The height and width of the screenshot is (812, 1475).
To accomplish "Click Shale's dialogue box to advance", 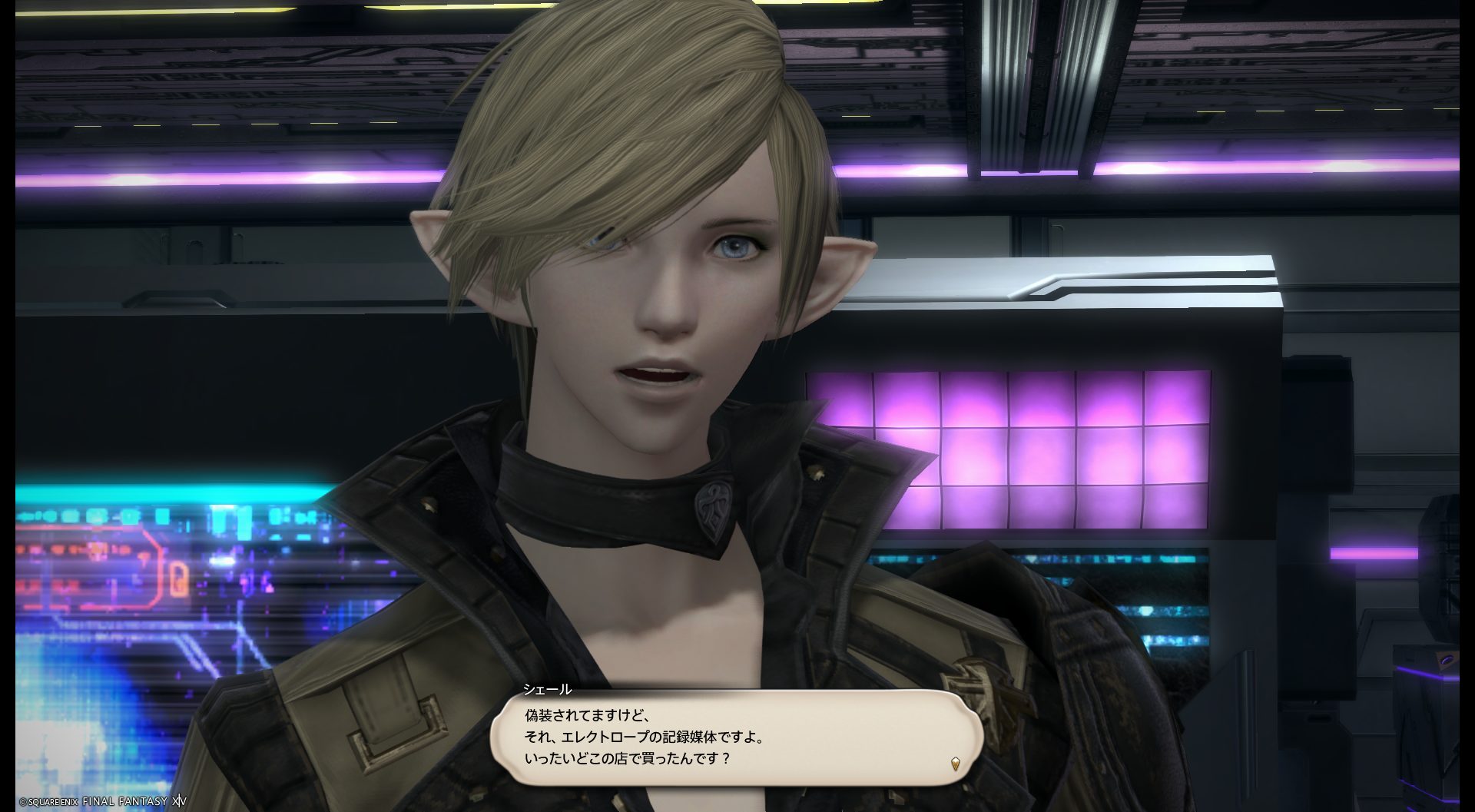I will coord(736,737).
